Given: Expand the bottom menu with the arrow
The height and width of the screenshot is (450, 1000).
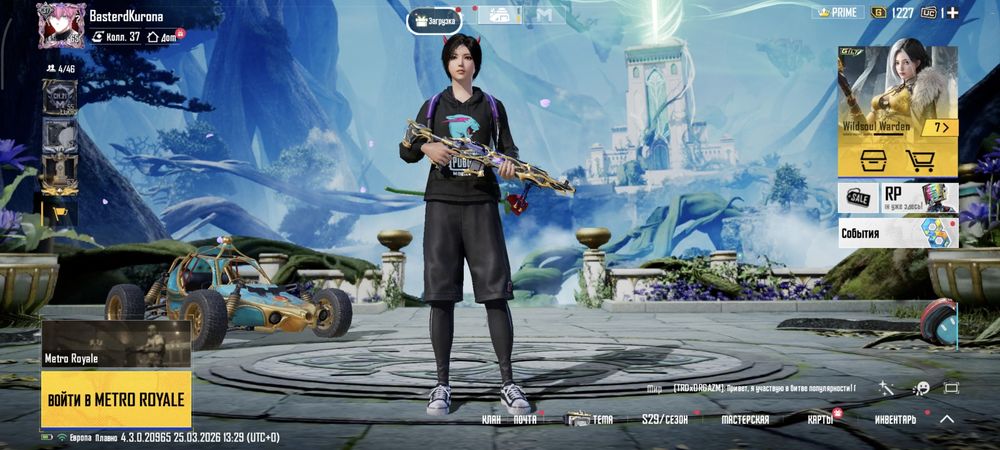Looking at the screenshot, I should (x=946, y=420).
